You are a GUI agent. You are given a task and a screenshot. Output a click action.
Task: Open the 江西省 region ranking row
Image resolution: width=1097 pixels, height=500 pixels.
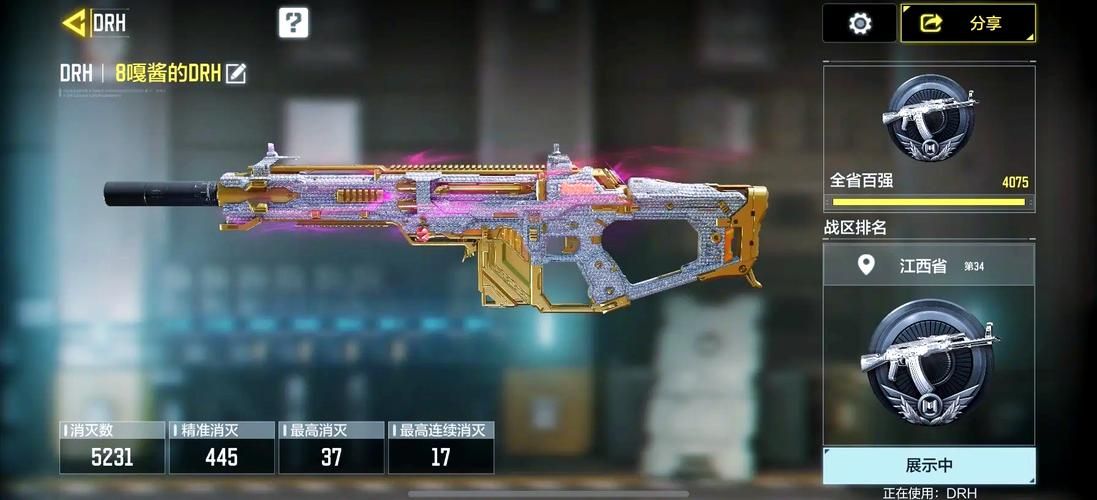[x=928, y=265]
